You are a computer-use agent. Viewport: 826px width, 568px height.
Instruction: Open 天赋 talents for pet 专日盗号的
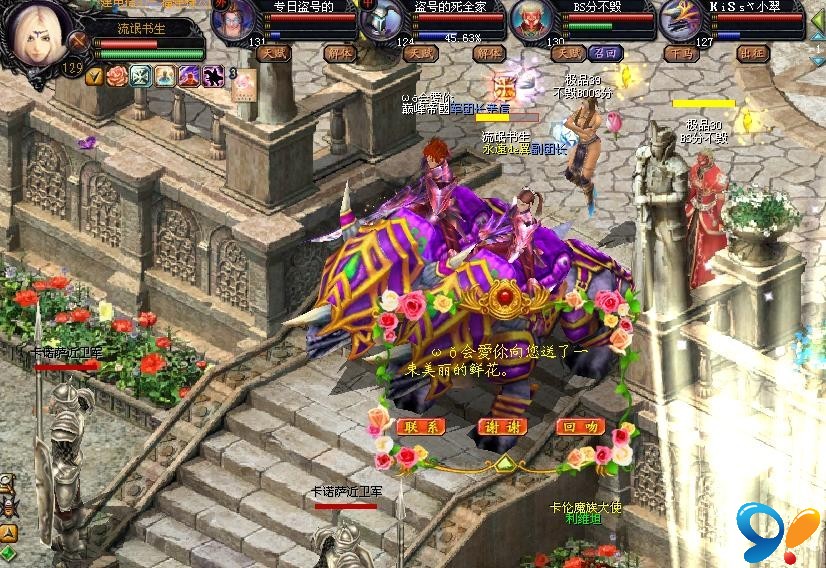tap(272, 53)
